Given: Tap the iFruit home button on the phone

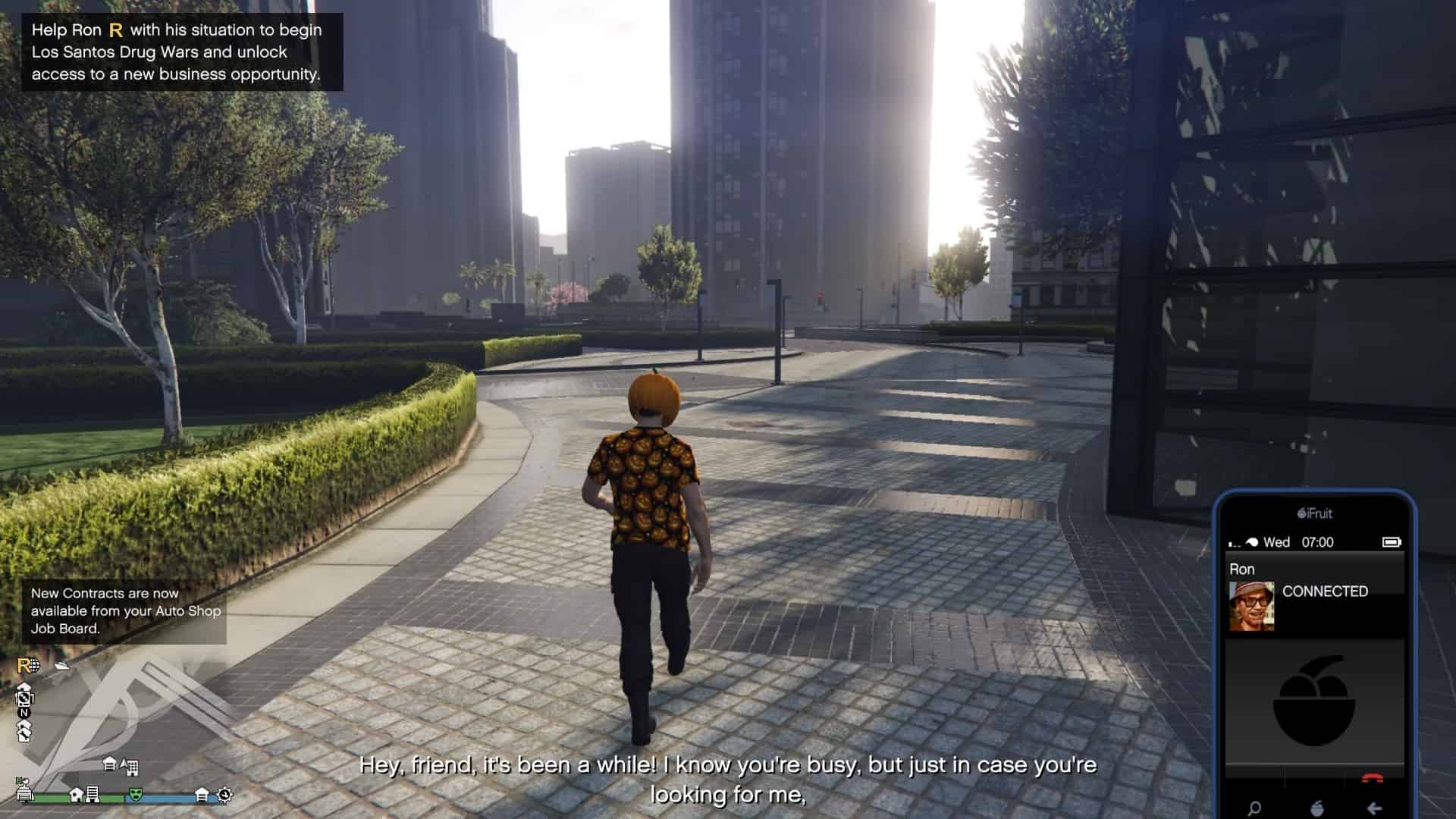Looking at the screenshot, I should [x=1316, y=808].
